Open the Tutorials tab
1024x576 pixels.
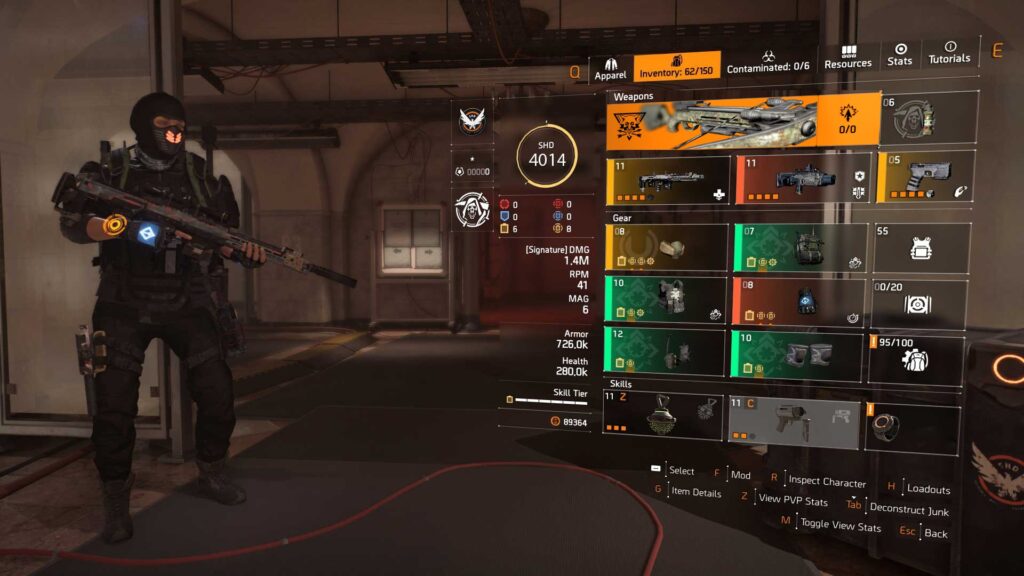[x=949, y=53]
